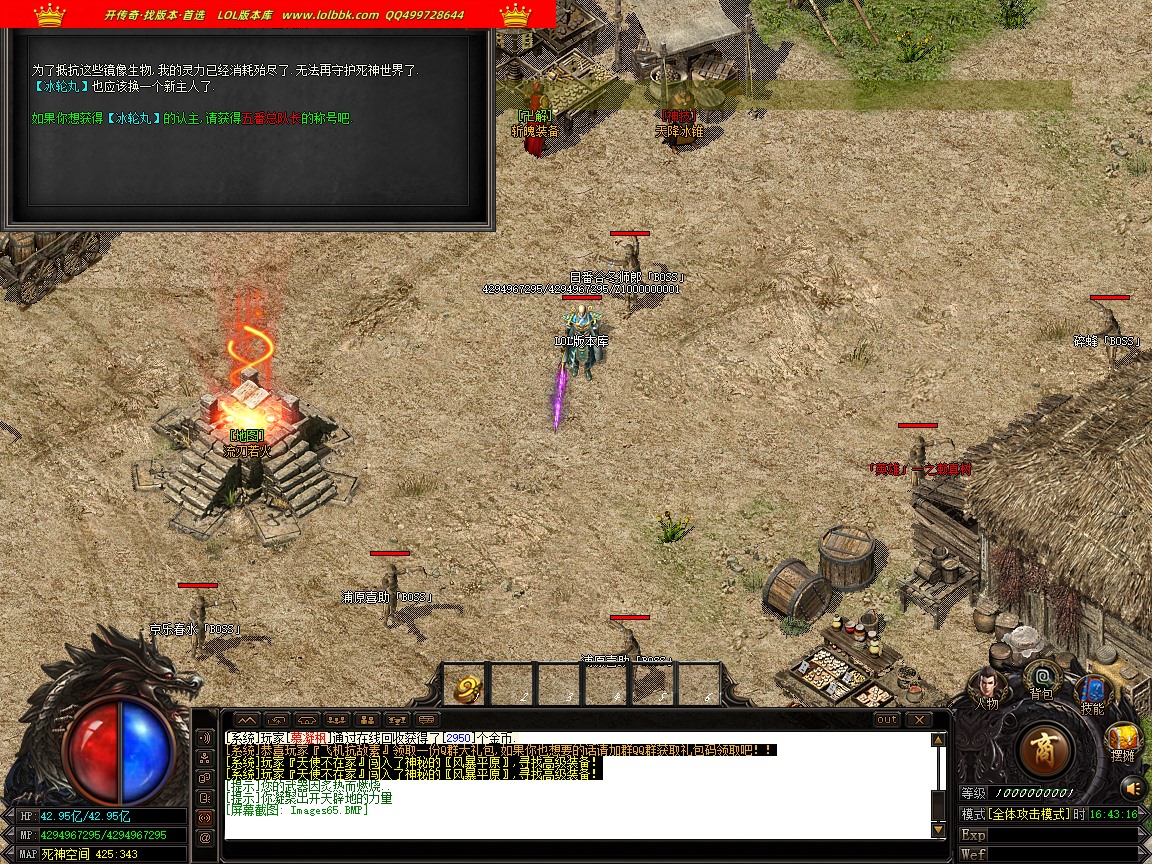Click the round 商 shop button

(x=1045, y=749)
